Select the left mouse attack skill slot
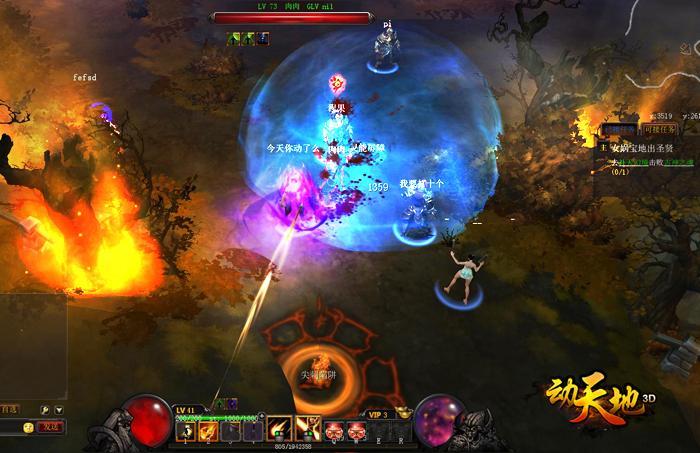The width and height of the screenshot is (700, 453). [x=279, y=429]
